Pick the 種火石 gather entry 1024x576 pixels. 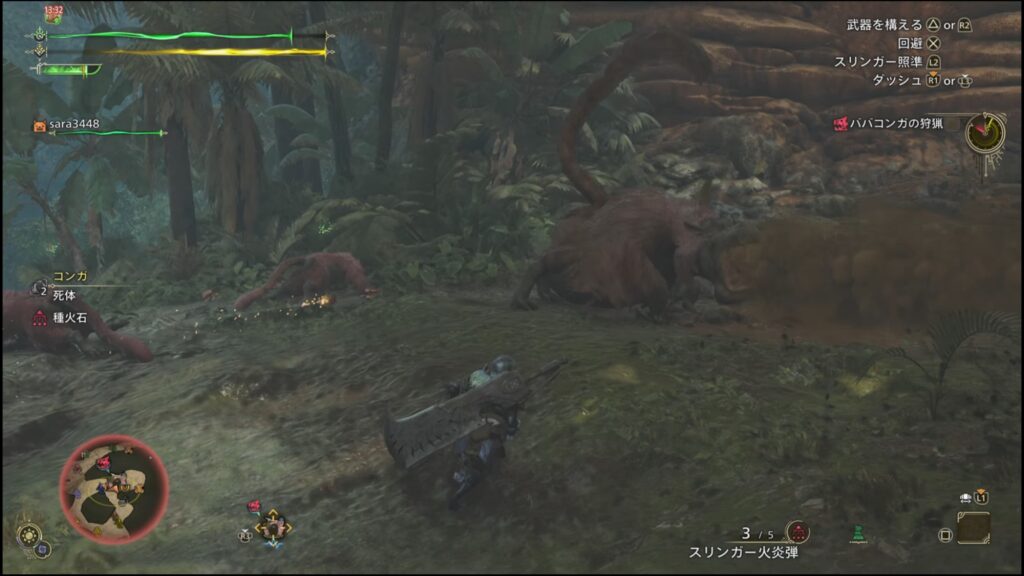click(x=71, y=317)
